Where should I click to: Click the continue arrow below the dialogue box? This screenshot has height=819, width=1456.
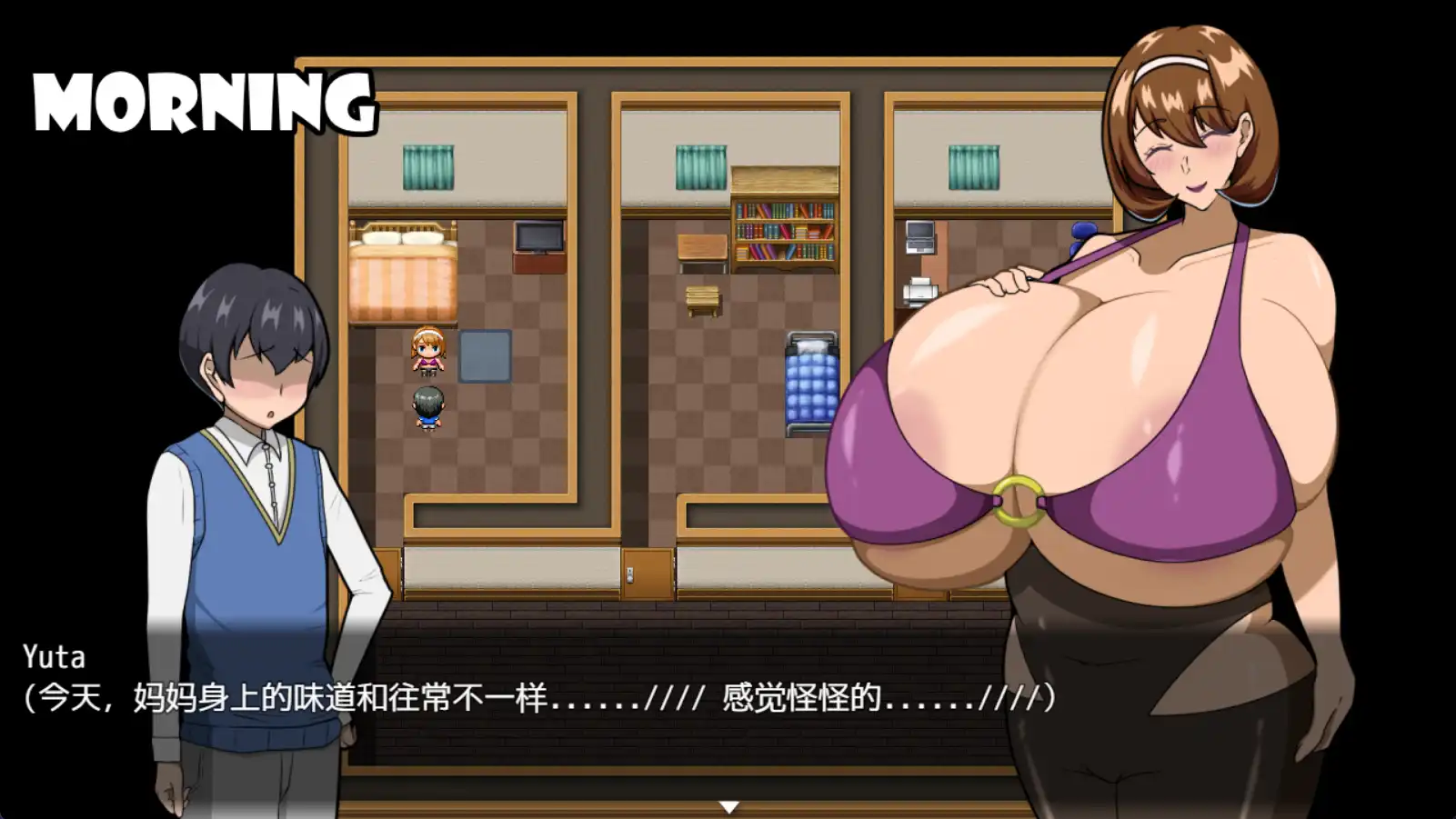pos(728,804)
